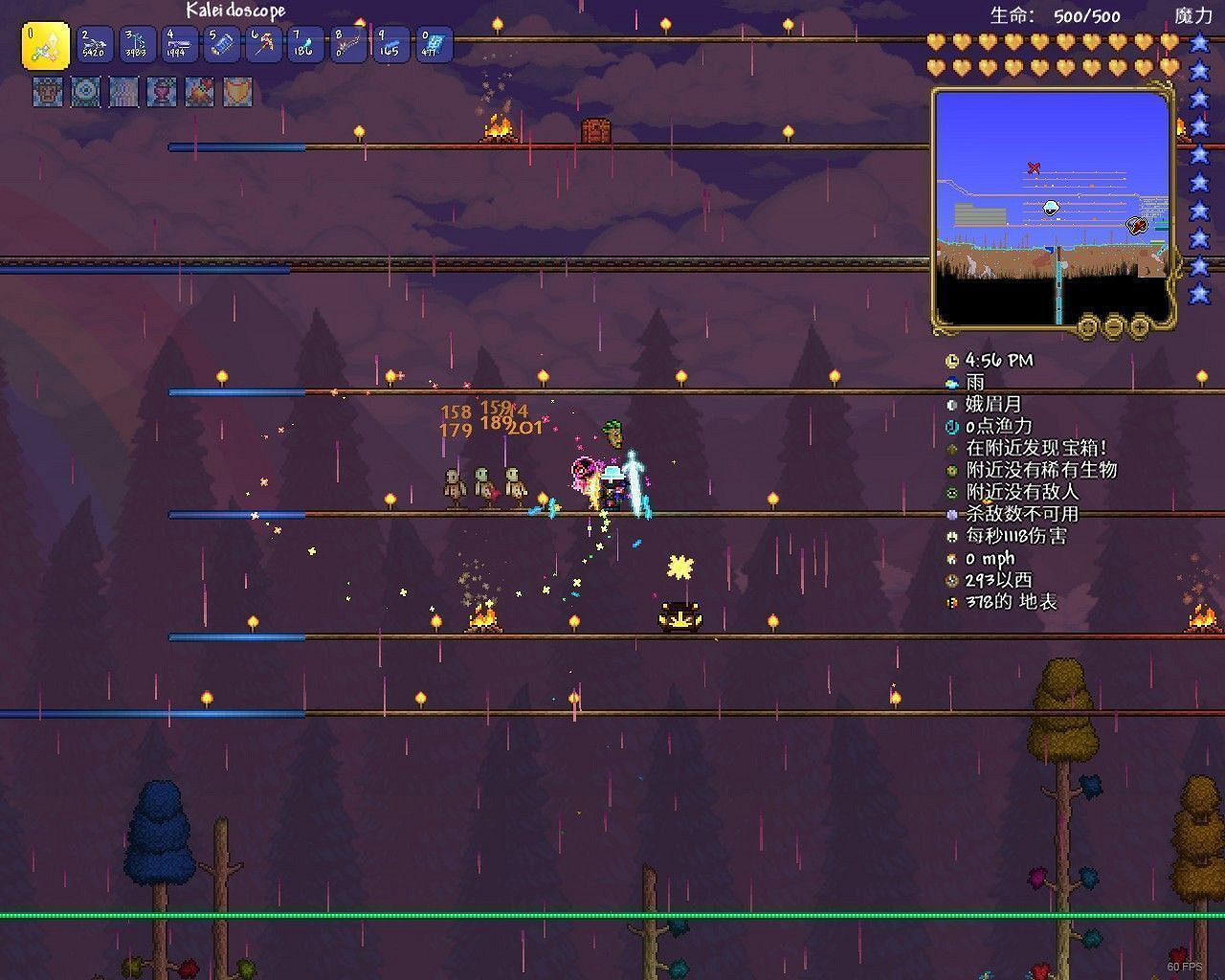Click the player marker on the minimap
This screenshot has height=980, width=1225.
pos(1050,209)
